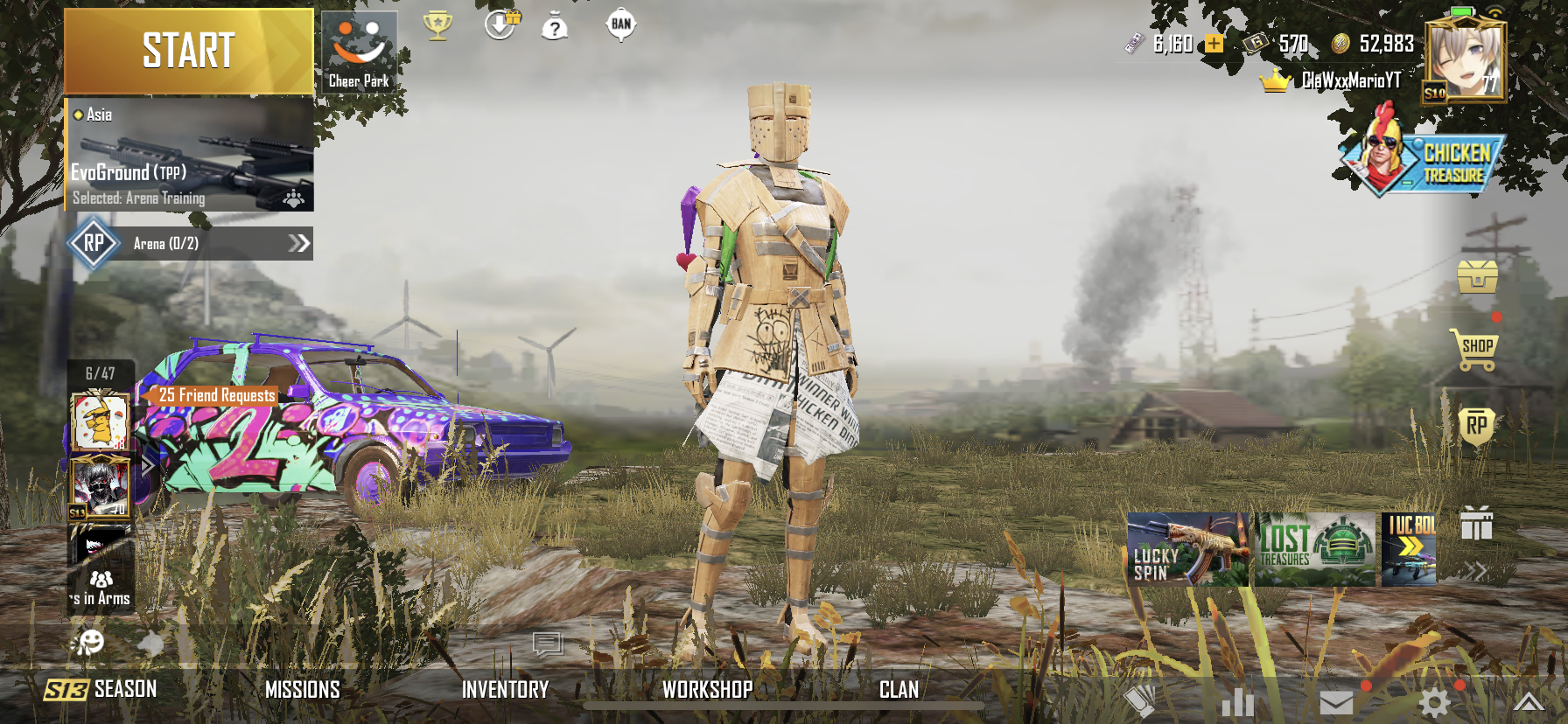Tap the START match button
The height and width of the screenshot is (724, 1568).
pyautogui.click(x=188, y=51)
